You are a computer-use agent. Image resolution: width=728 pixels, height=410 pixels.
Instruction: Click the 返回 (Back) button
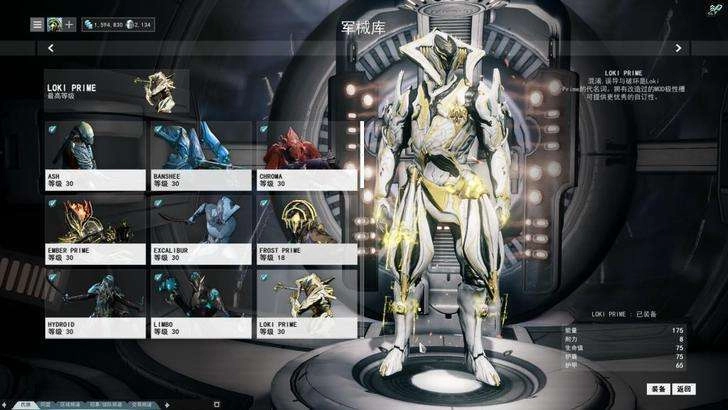[684, 388]
